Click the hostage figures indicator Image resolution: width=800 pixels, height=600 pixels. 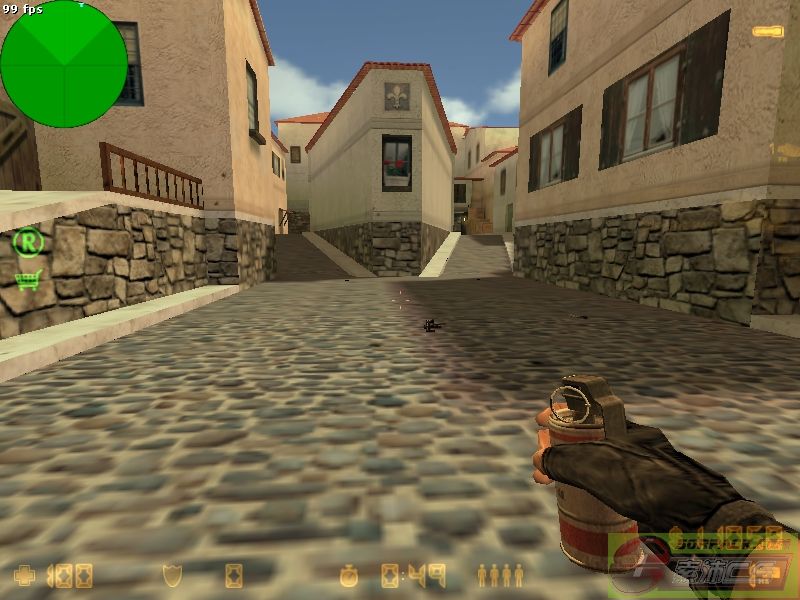point(500,575)
